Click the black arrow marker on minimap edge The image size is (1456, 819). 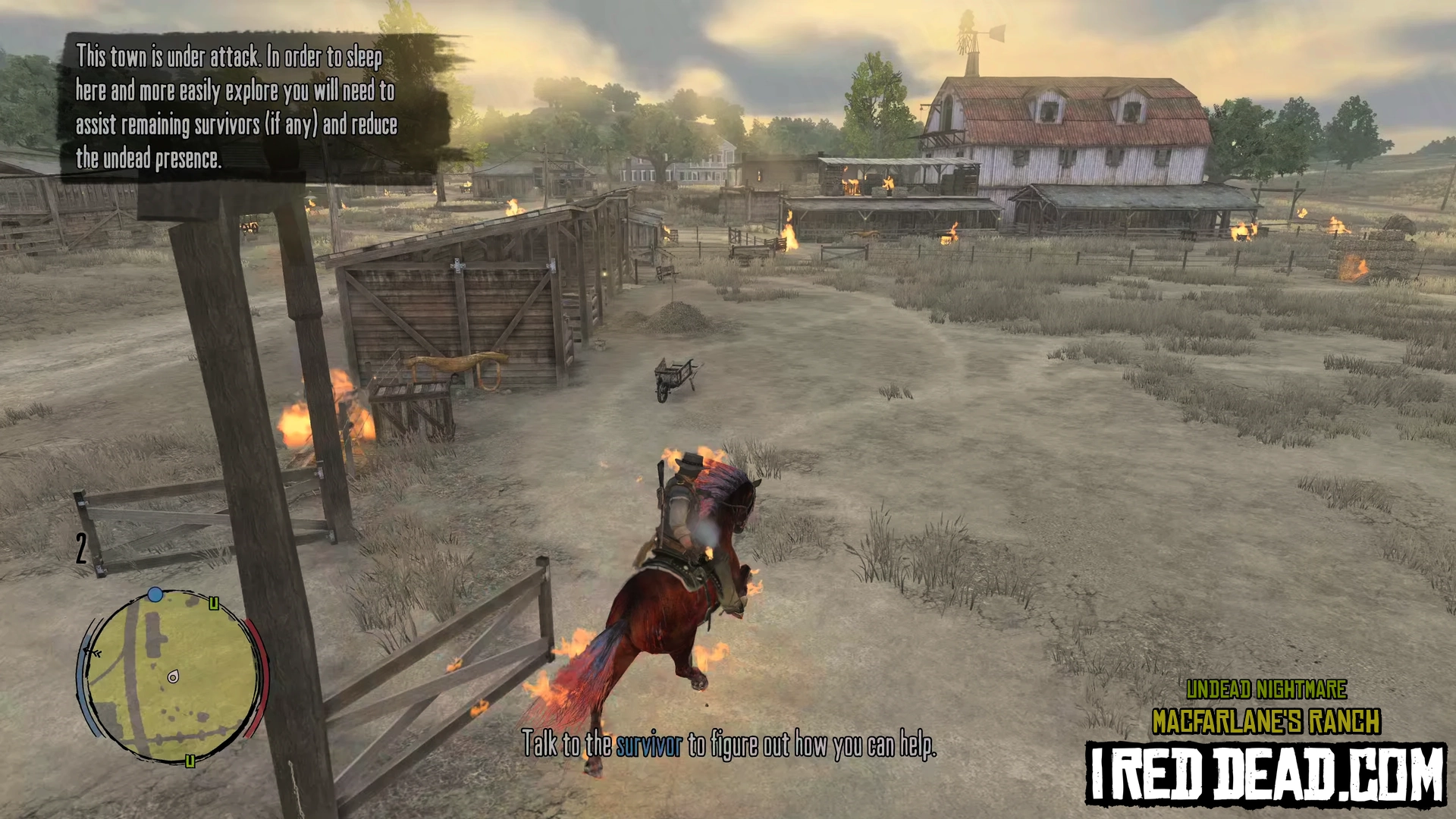pos(93,653)
